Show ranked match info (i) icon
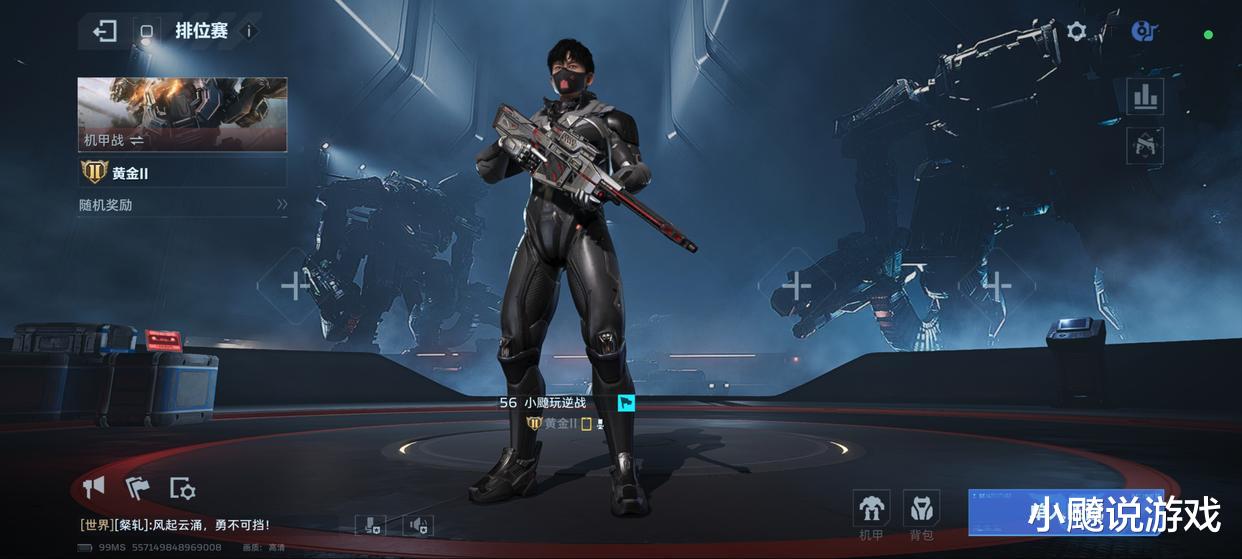 pyautogui.click(x=249, y=31)
